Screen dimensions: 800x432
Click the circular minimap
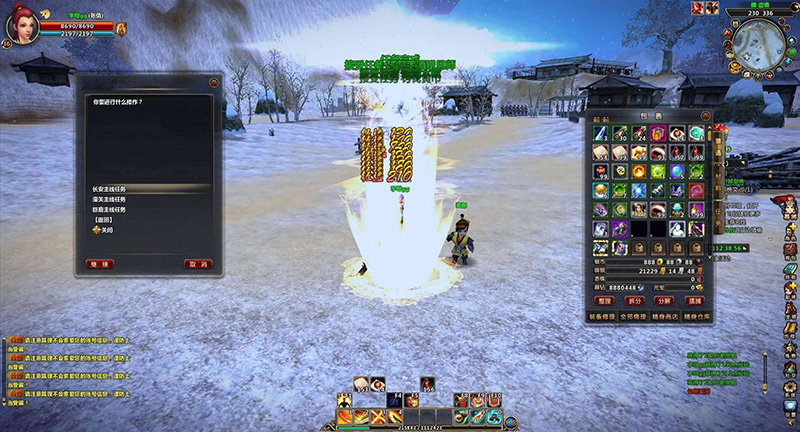[x=757, y=44]
